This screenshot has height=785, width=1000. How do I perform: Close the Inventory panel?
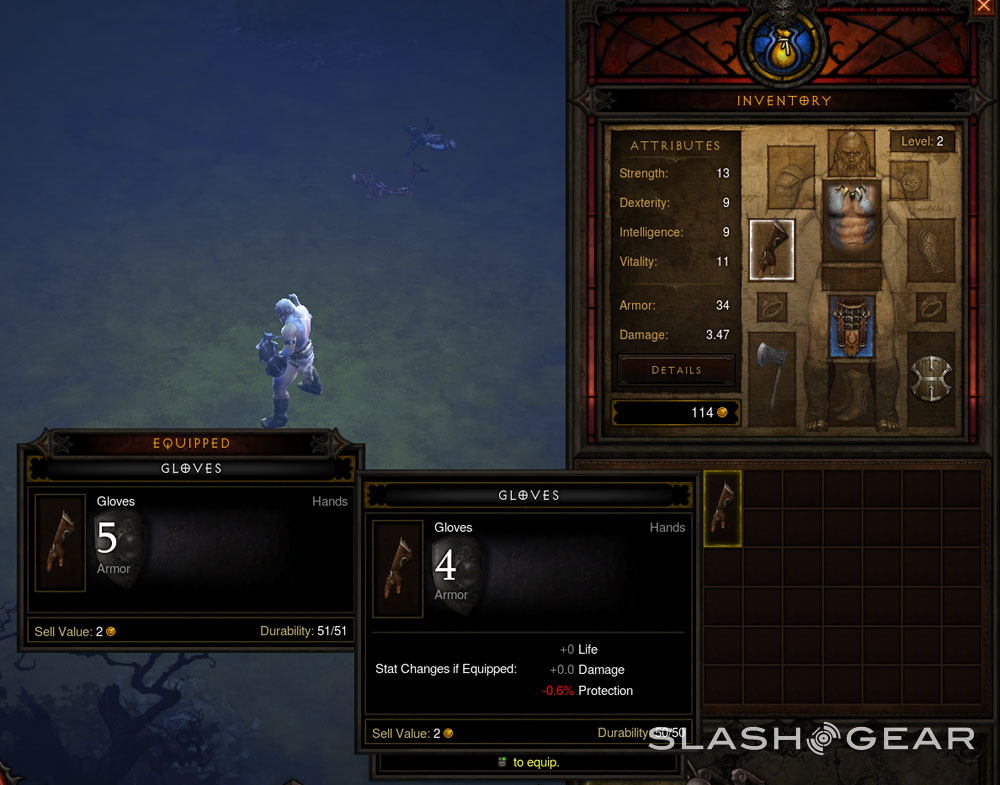click(981, 8)
